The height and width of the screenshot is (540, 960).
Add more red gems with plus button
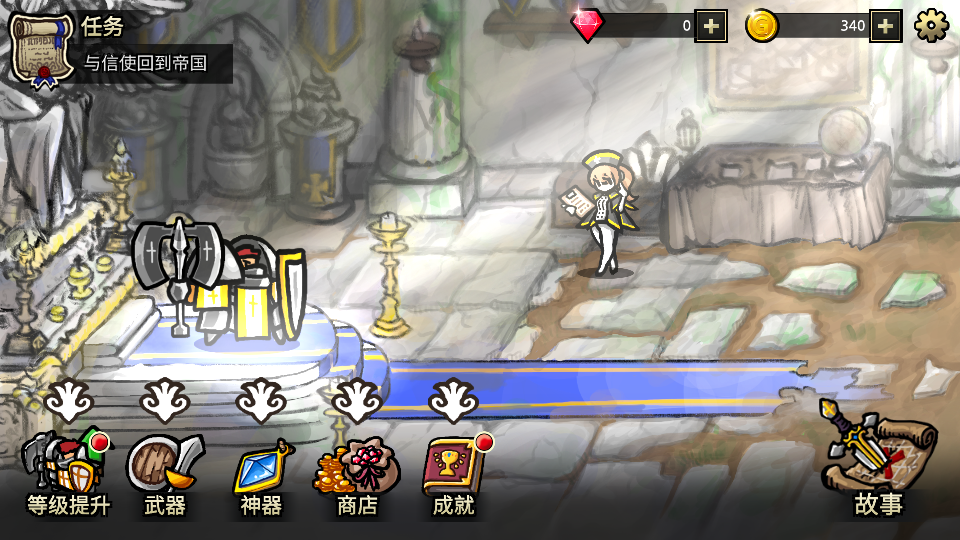point(710,26)
